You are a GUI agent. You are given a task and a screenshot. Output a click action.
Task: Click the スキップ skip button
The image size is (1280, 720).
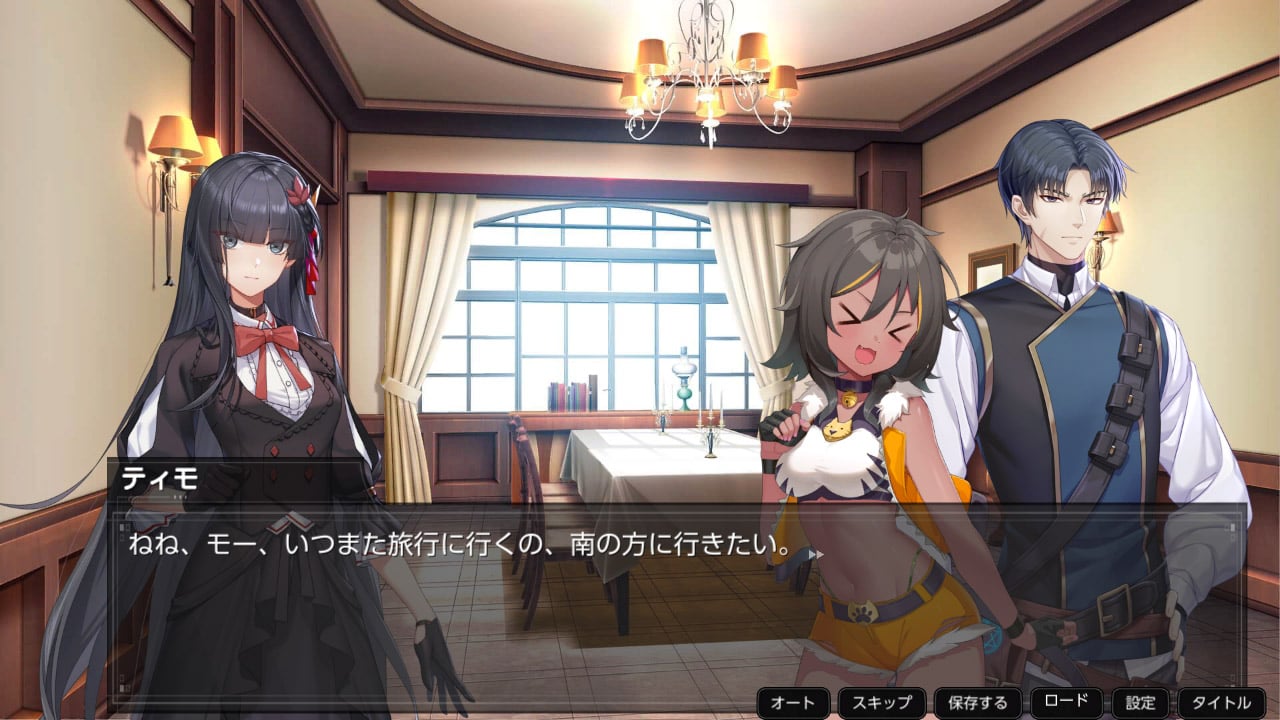(x=881, y=703)
